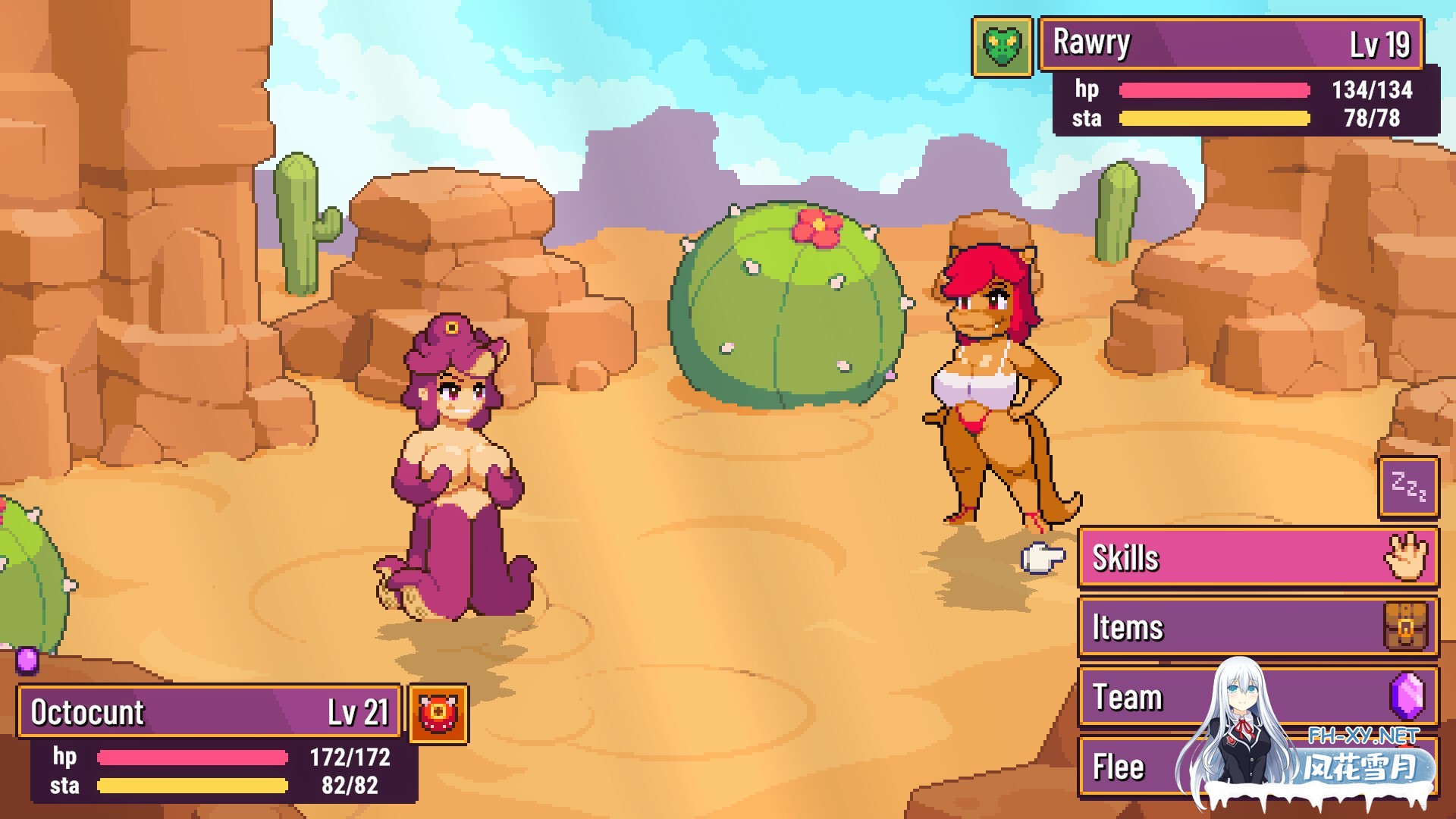The height and width of the screenshot is (819, 1456).
Task: Click the Rawry Lv 19 name plate
Action: (x=1228, y=43)
